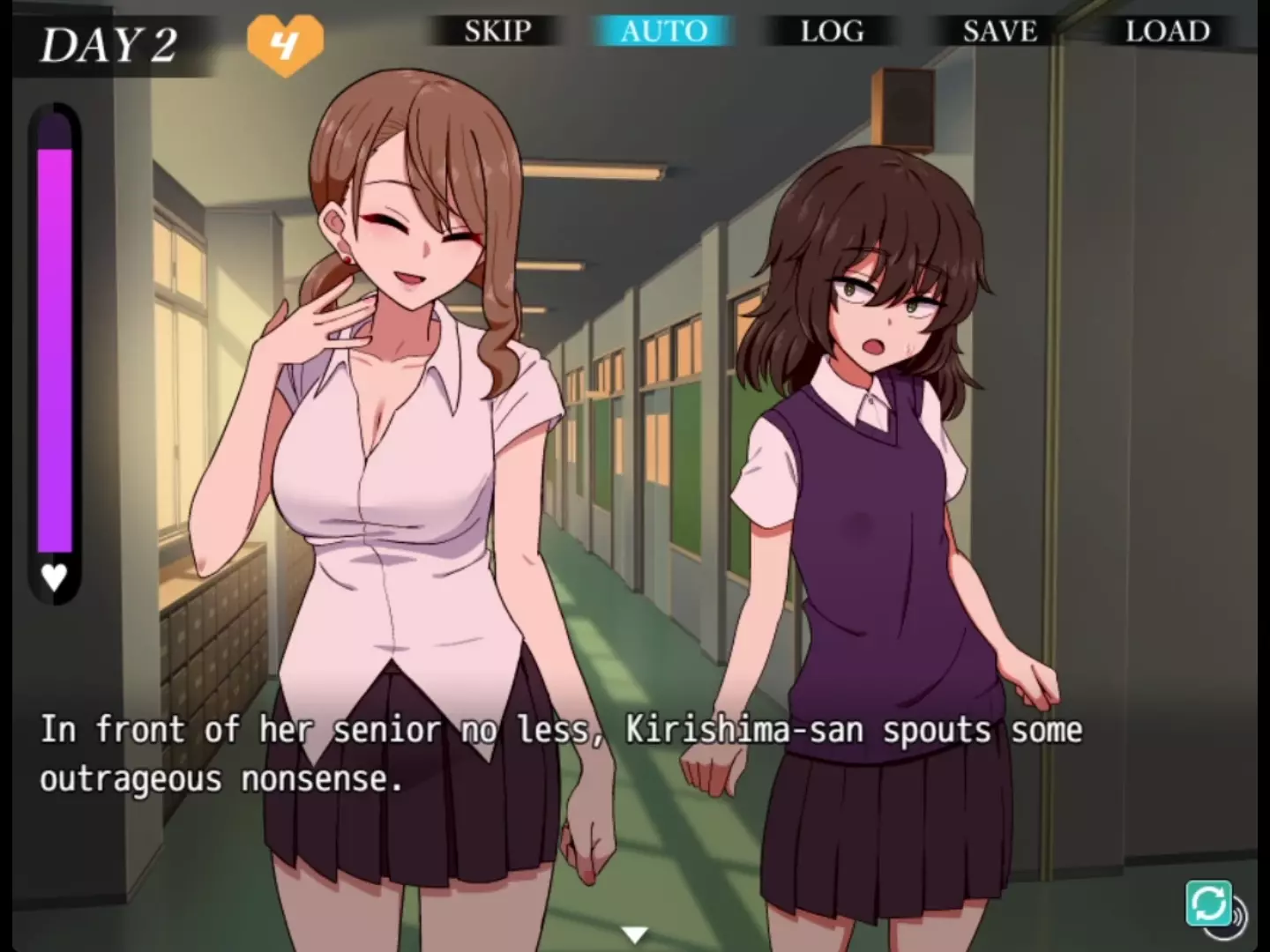Open the dialogue LOG
Viewport: 1270px width, 952px height.
coord(832,32)
